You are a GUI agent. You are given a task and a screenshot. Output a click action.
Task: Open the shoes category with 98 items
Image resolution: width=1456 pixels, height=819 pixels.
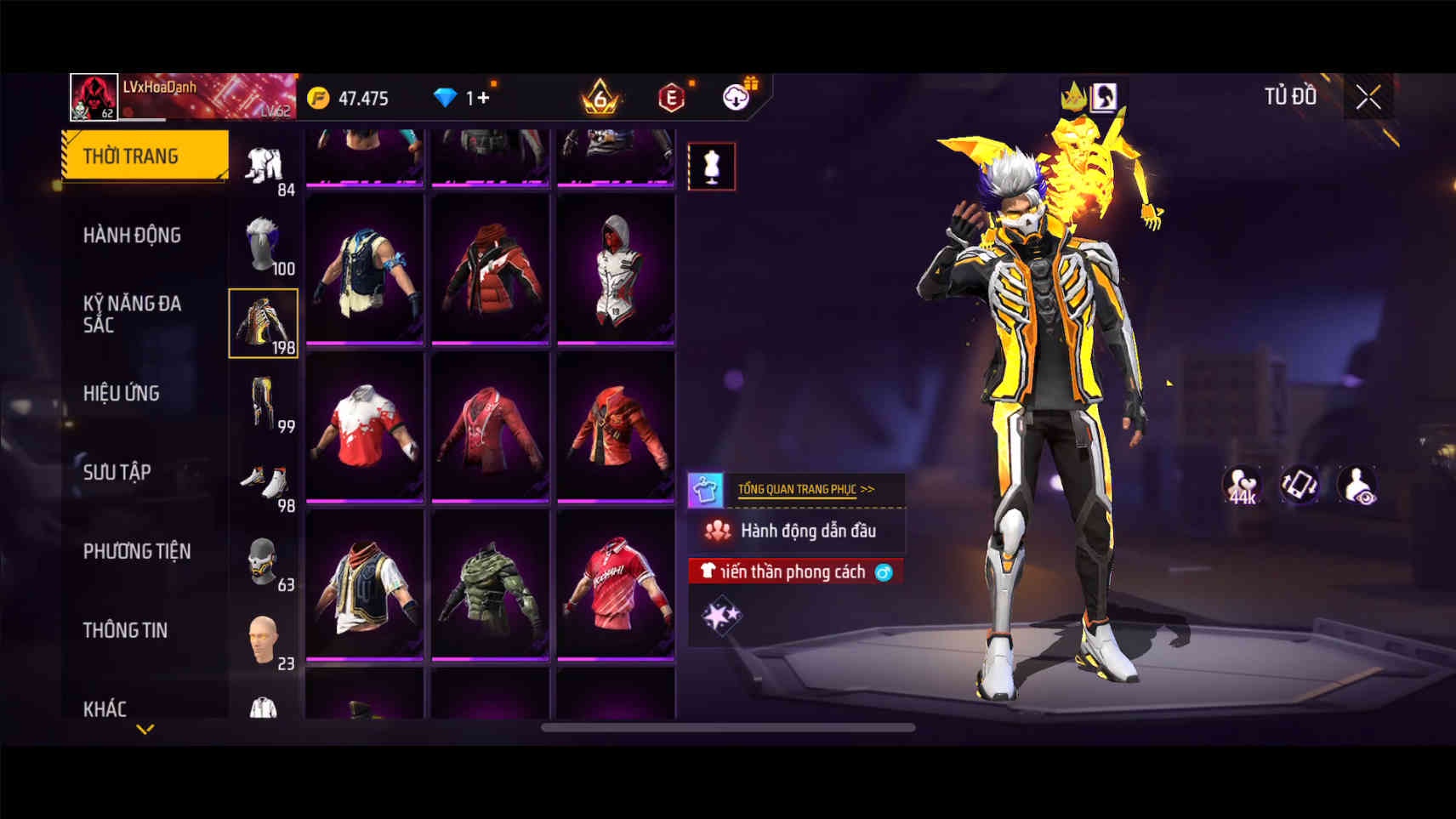264,483
